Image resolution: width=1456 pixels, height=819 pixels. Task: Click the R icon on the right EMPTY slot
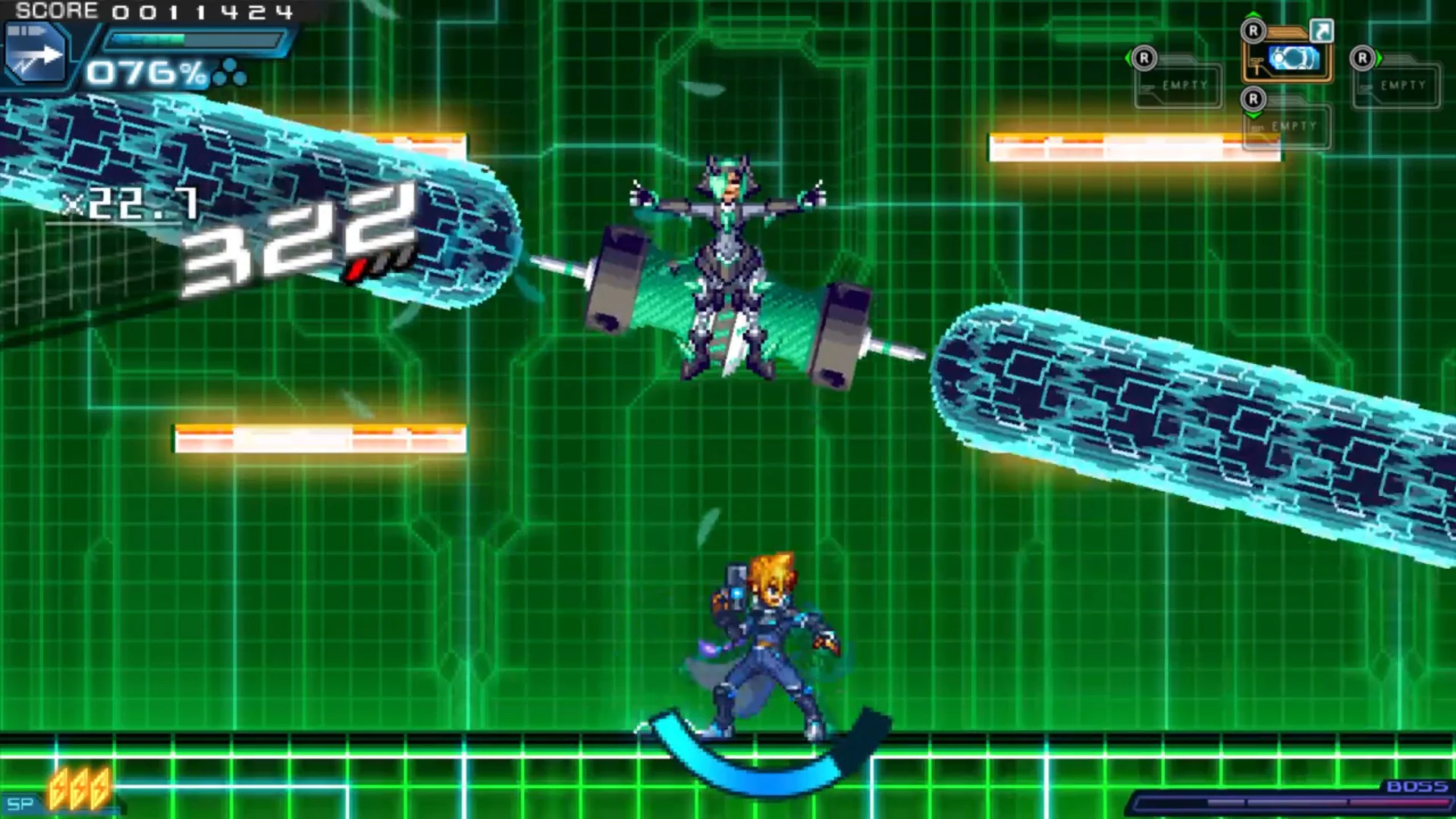[x=1363, y=58]
